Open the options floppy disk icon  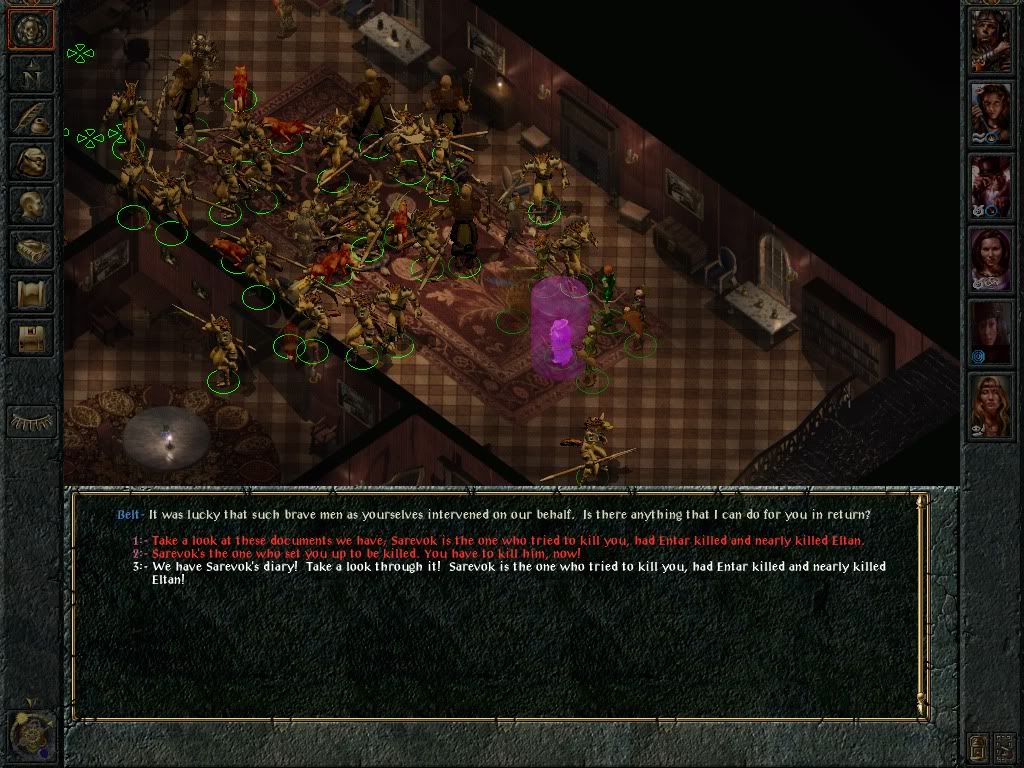pos(31,337)
